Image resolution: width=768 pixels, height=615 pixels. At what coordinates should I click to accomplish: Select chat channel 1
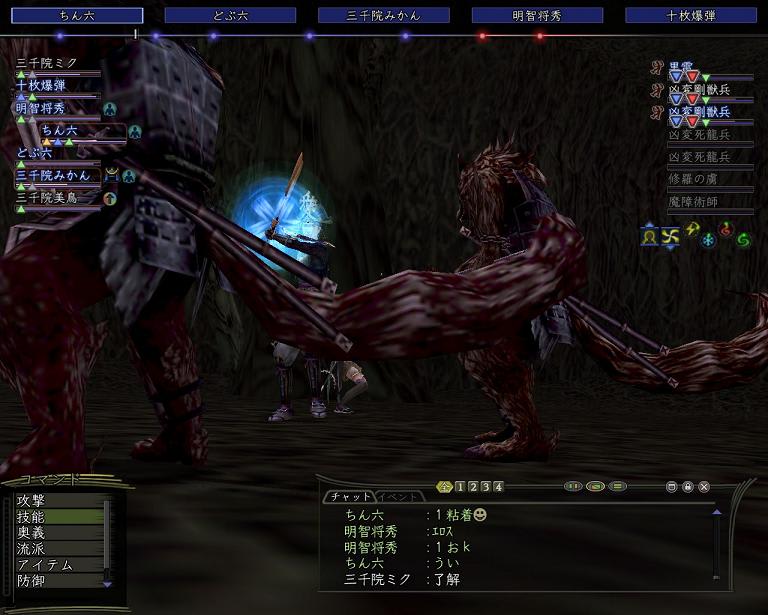coord(460,487)
